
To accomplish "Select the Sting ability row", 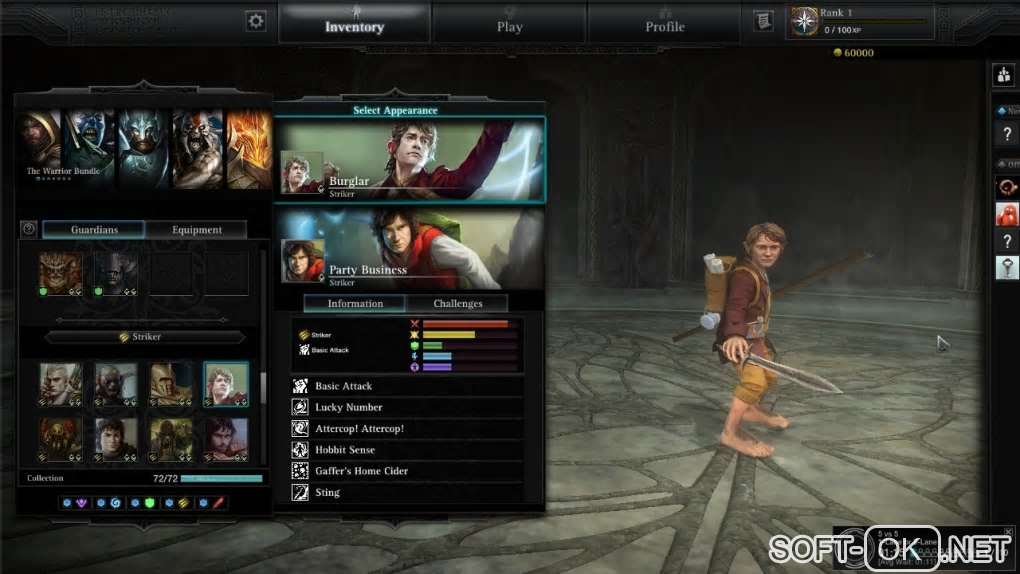I will (407, 492).
